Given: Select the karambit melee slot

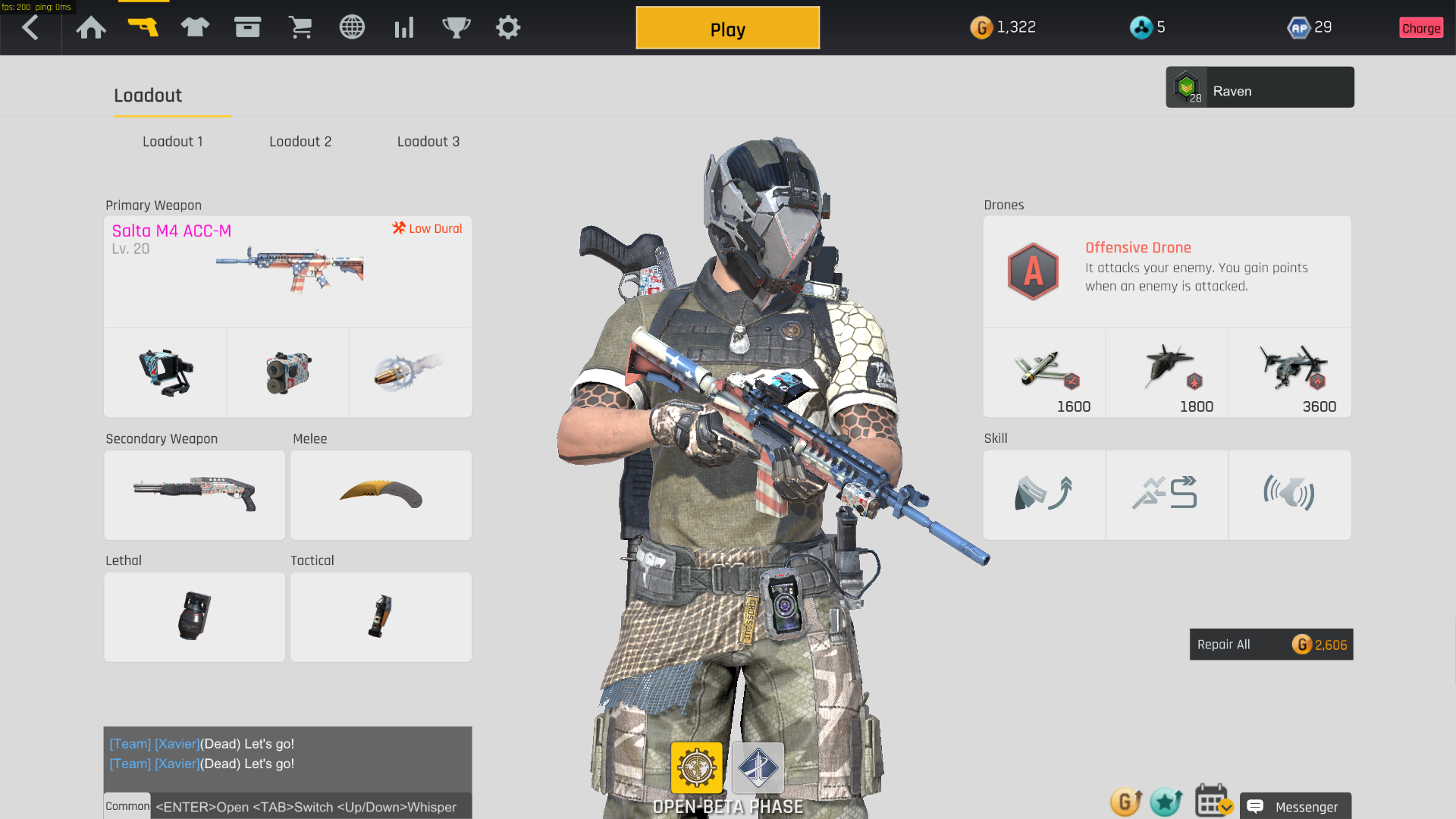Looking at the screenshot, I should pyautogui.click(x=381, y=495).
